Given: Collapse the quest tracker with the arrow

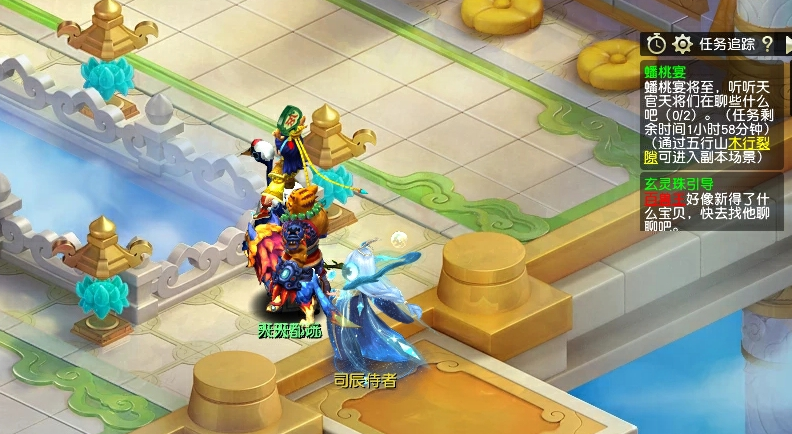Looking at the screenshot, I should pos(785,44).
